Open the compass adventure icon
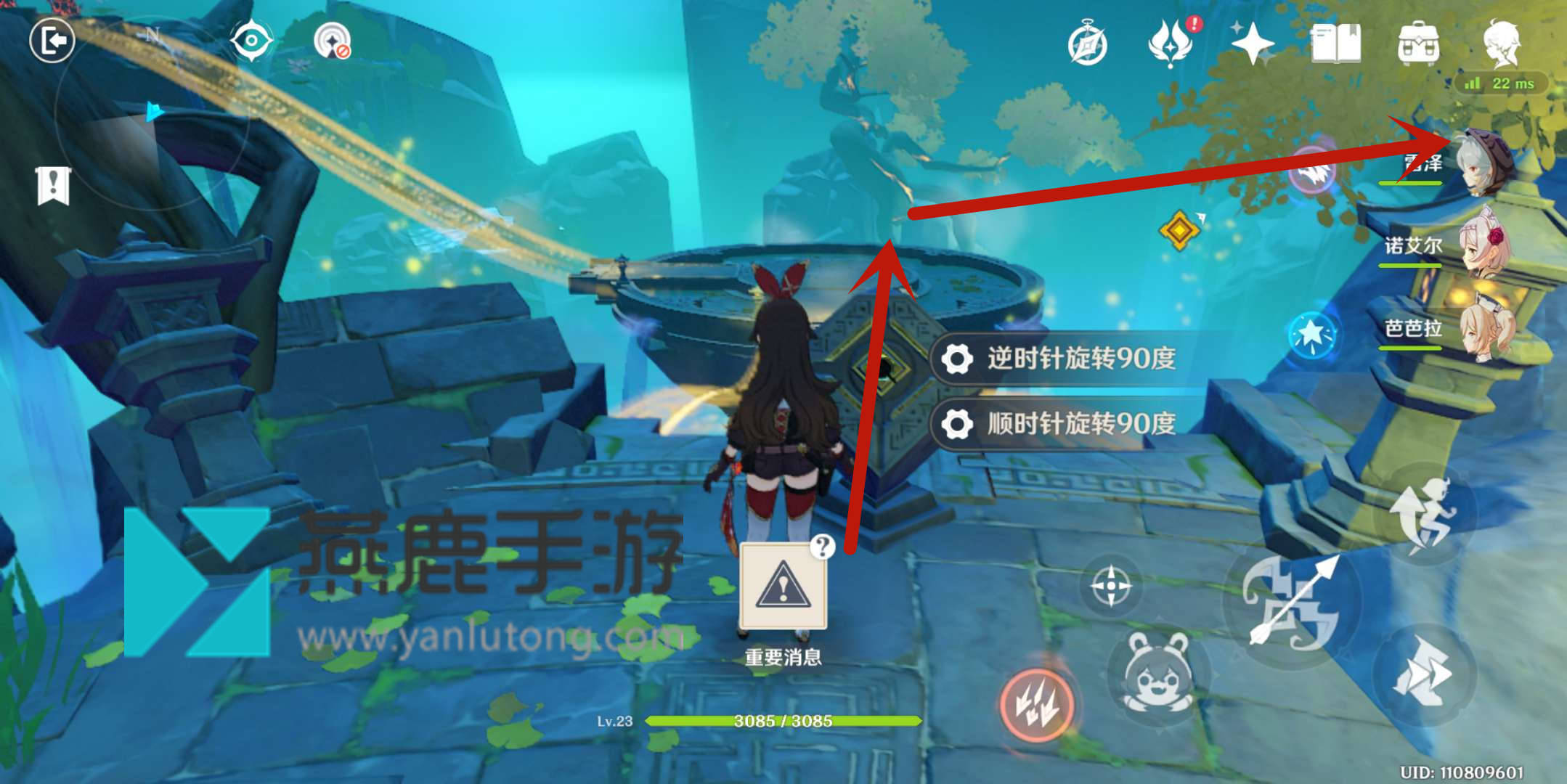 (1087, 45)
